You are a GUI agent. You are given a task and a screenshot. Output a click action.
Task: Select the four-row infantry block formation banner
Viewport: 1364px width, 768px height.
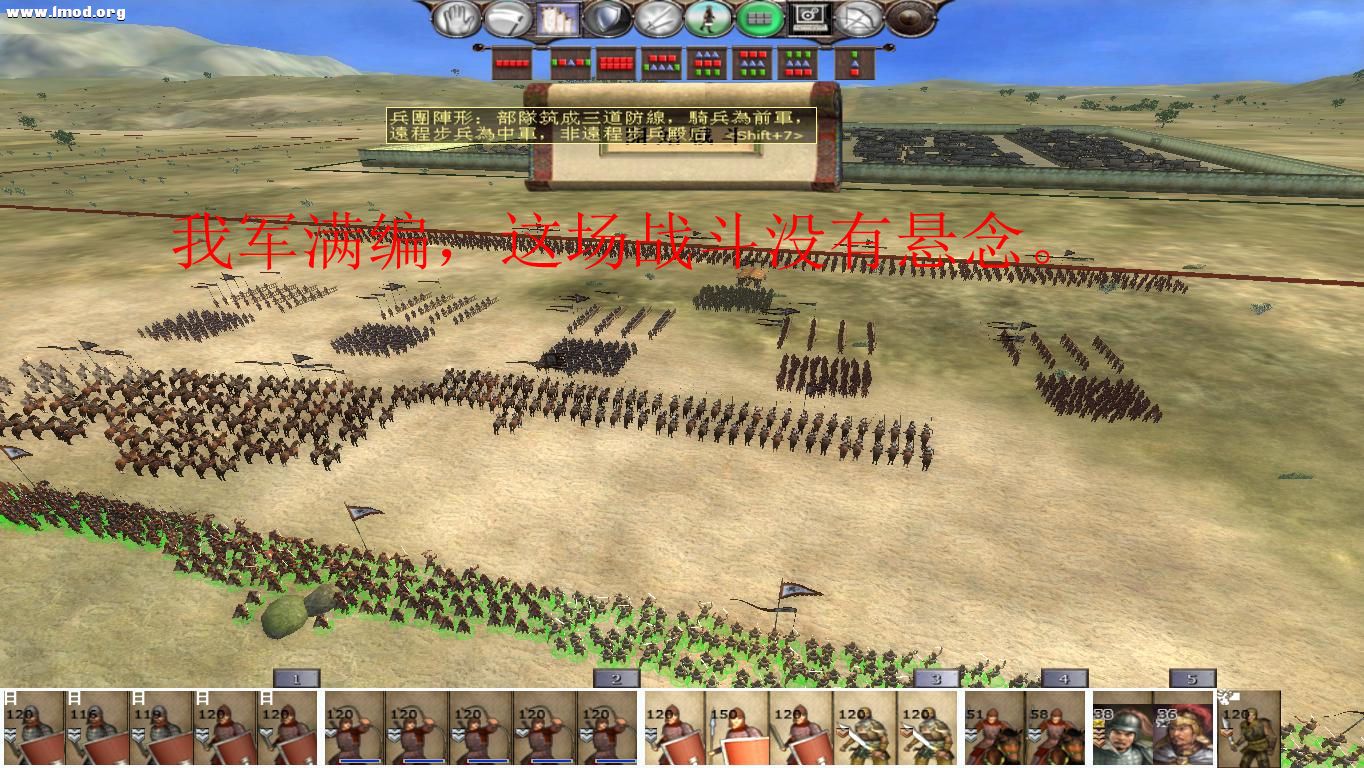(x=615, y=64)
